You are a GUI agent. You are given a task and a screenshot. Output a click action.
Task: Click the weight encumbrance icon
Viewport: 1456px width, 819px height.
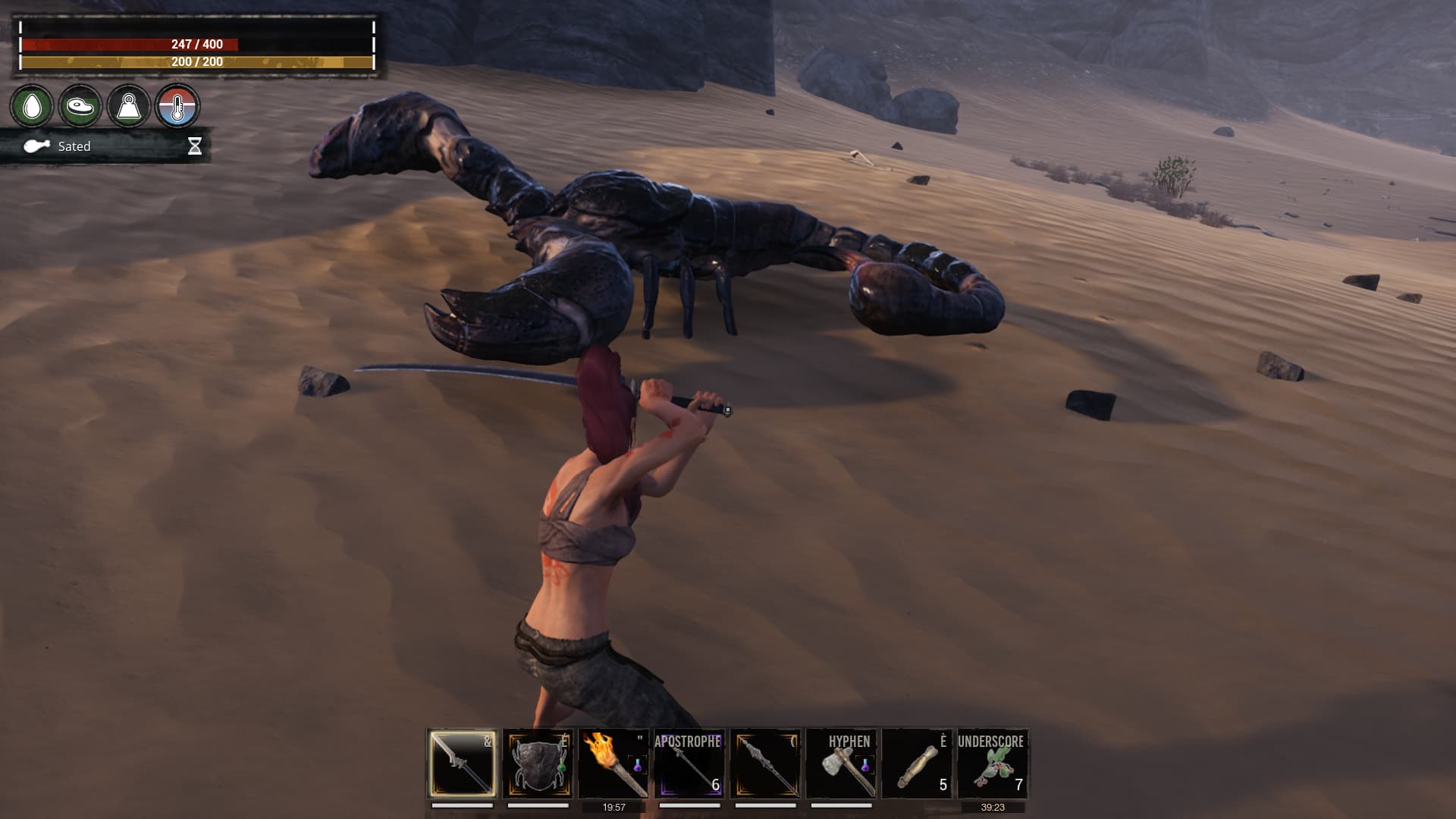click(129, 106)
